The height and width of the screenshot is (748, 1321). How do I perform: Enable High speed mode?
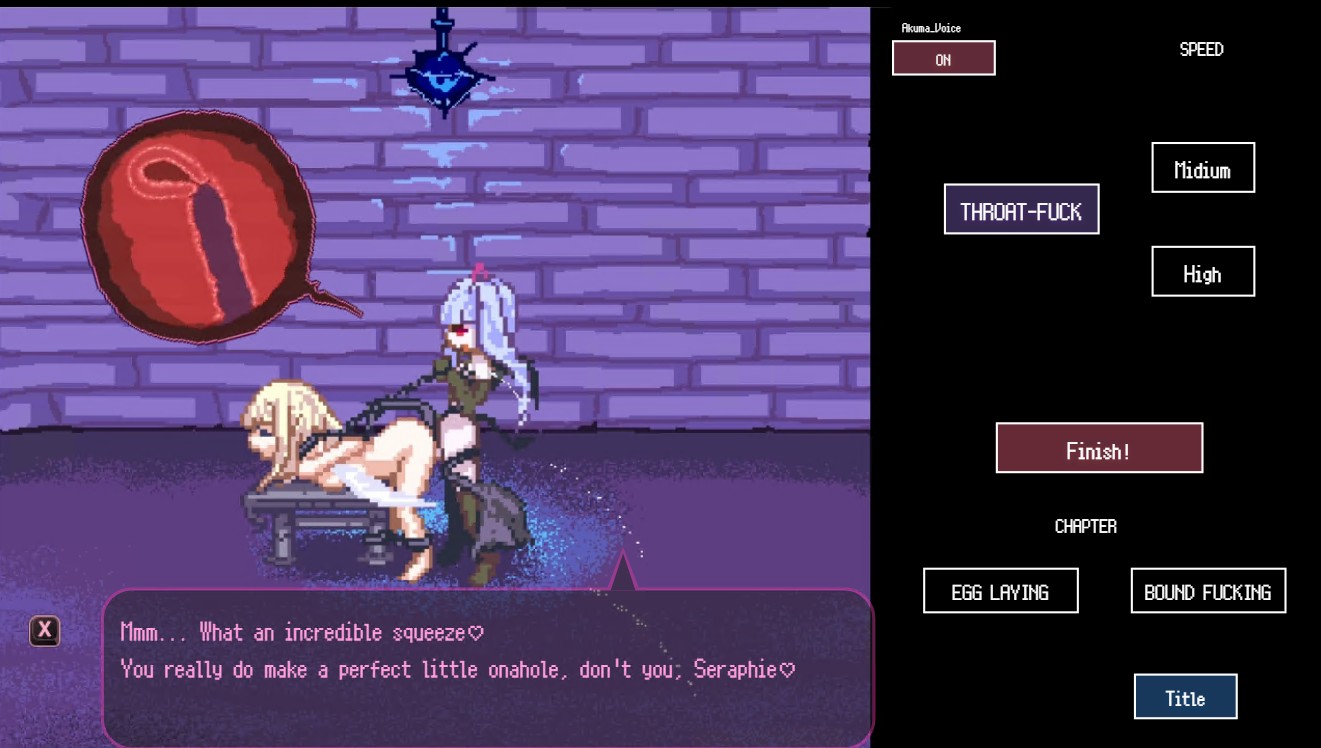coord(1203,271)
